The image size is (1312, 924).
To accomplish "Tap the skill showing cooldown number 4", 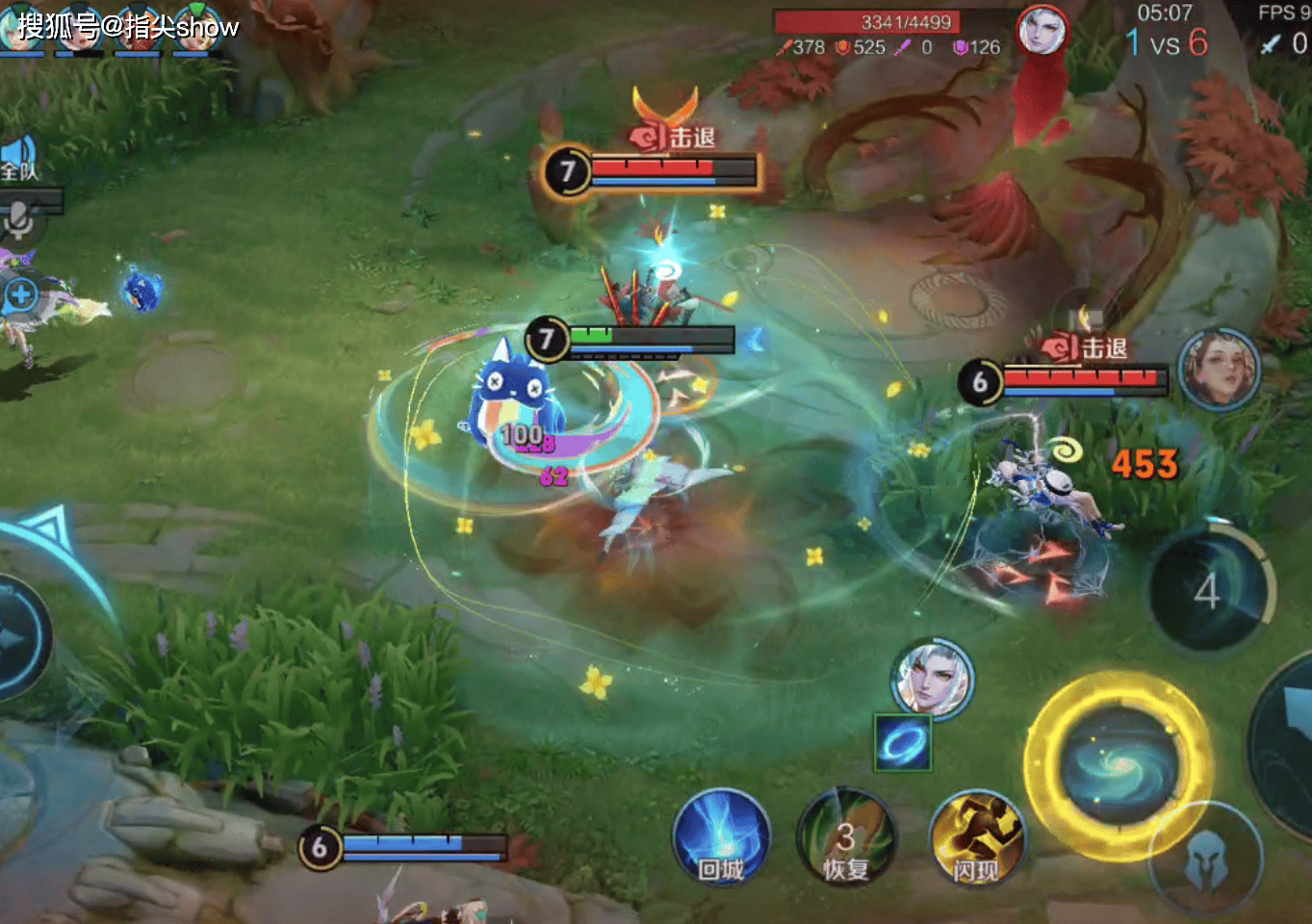I will coord(1209,588).
